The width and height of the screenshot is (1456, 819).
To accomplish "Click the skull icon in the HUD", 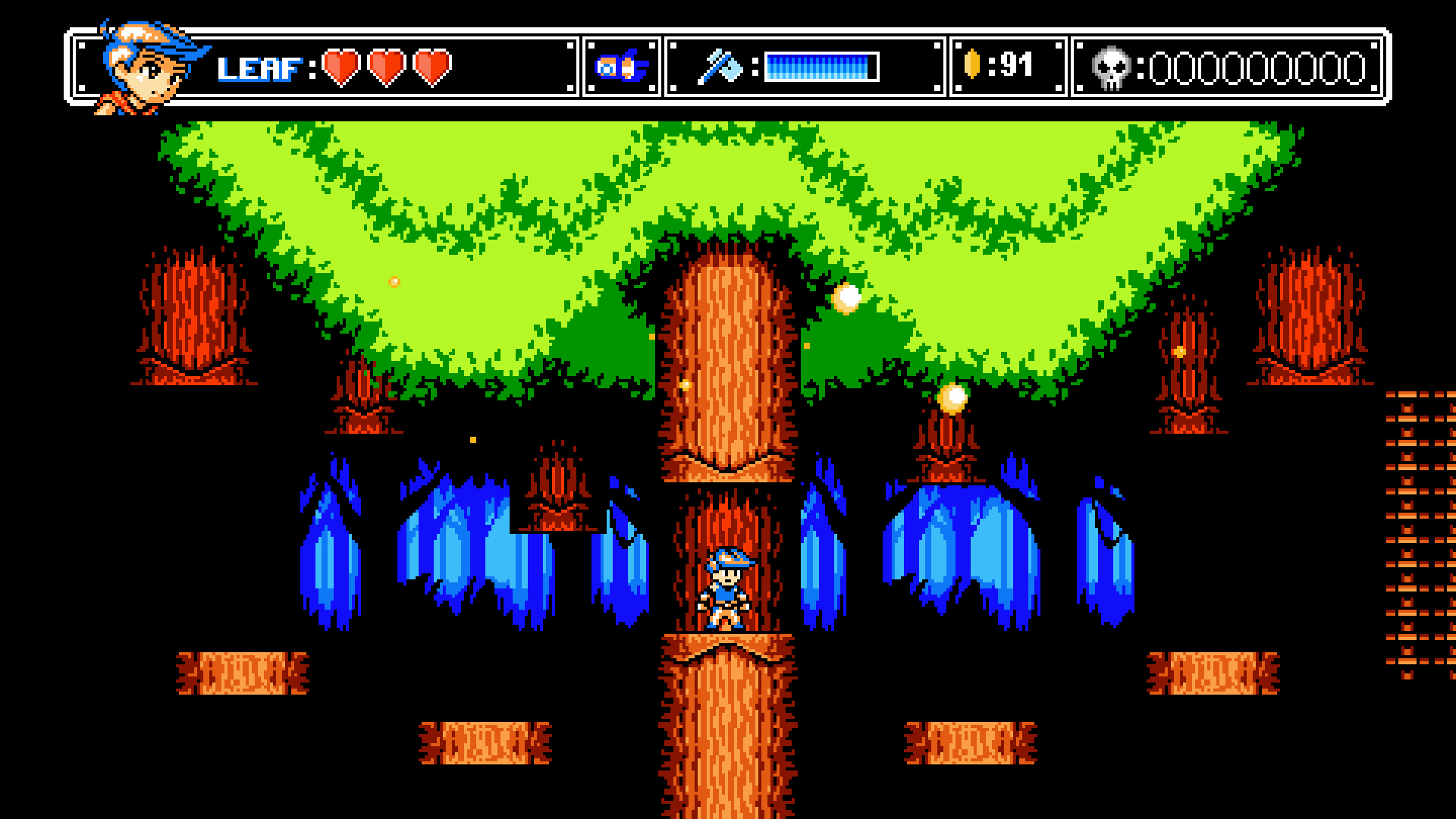I will 1112,68.
